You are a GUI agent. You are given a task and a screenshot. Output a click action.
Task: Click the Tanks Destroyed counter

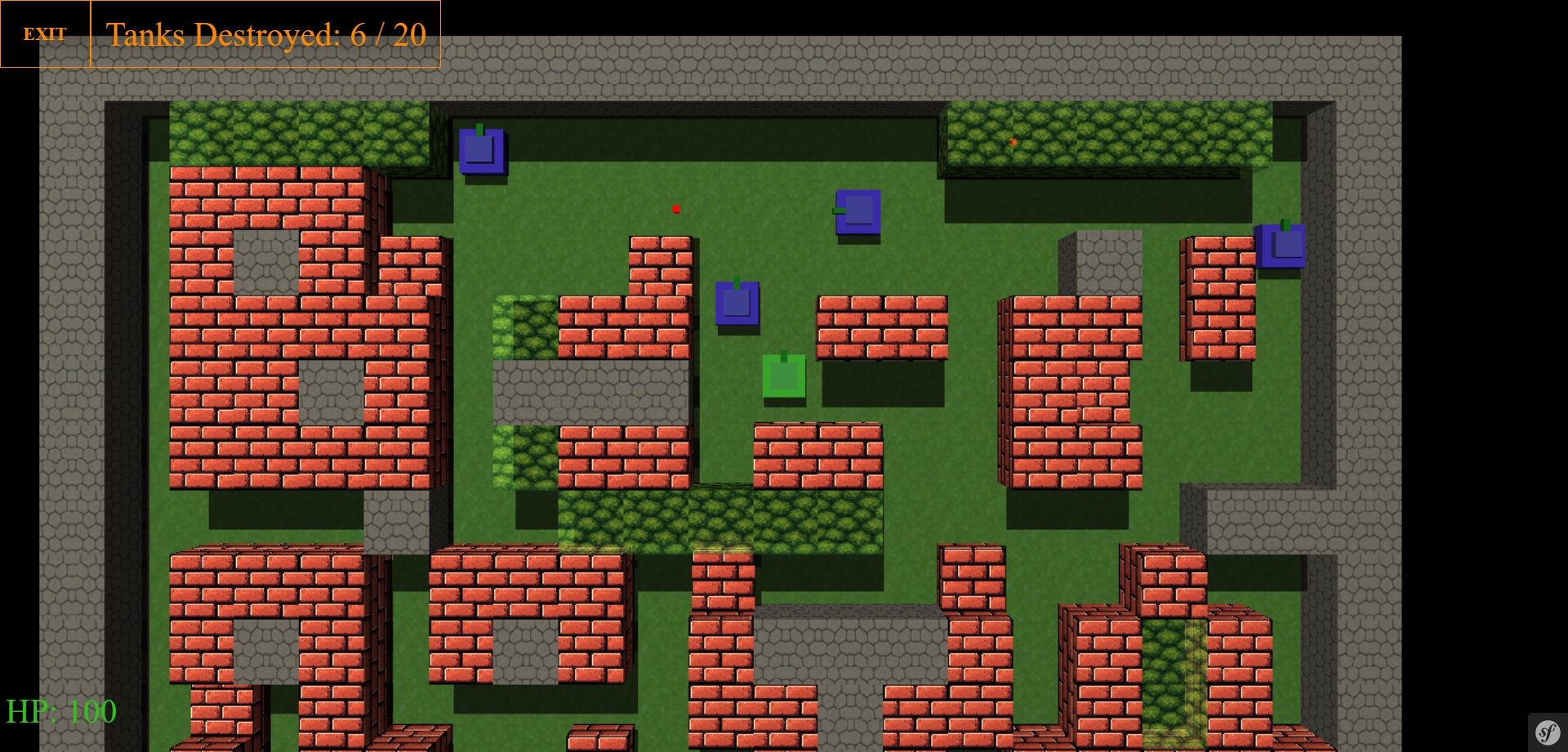(x=266, y=35)
